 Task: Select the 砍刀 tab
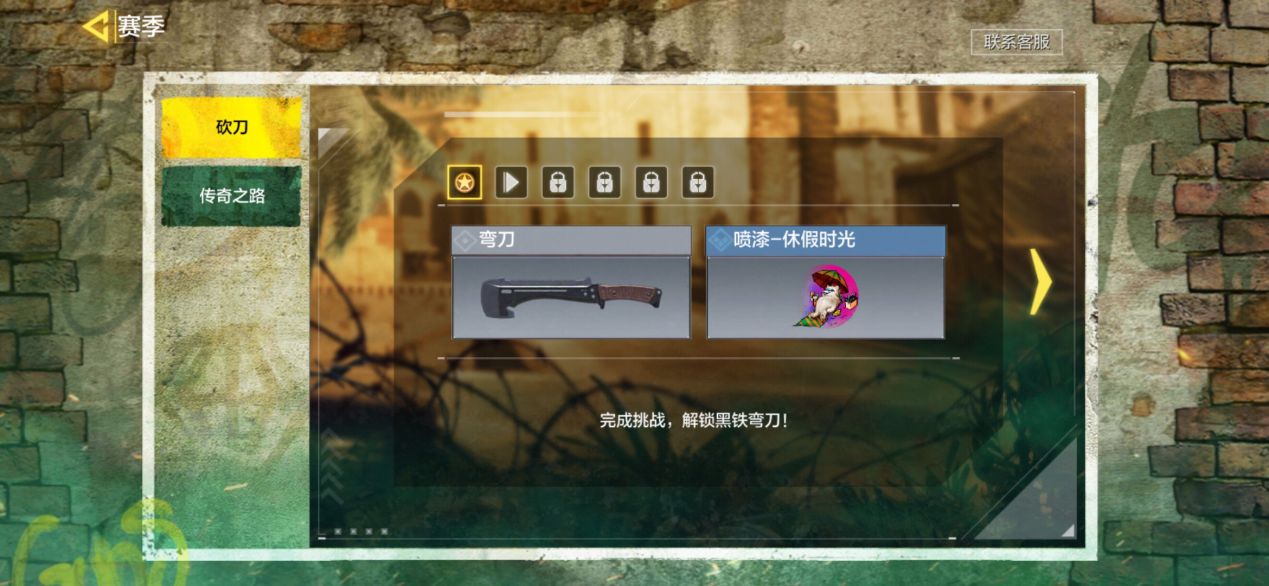click(x=231, y=128)
